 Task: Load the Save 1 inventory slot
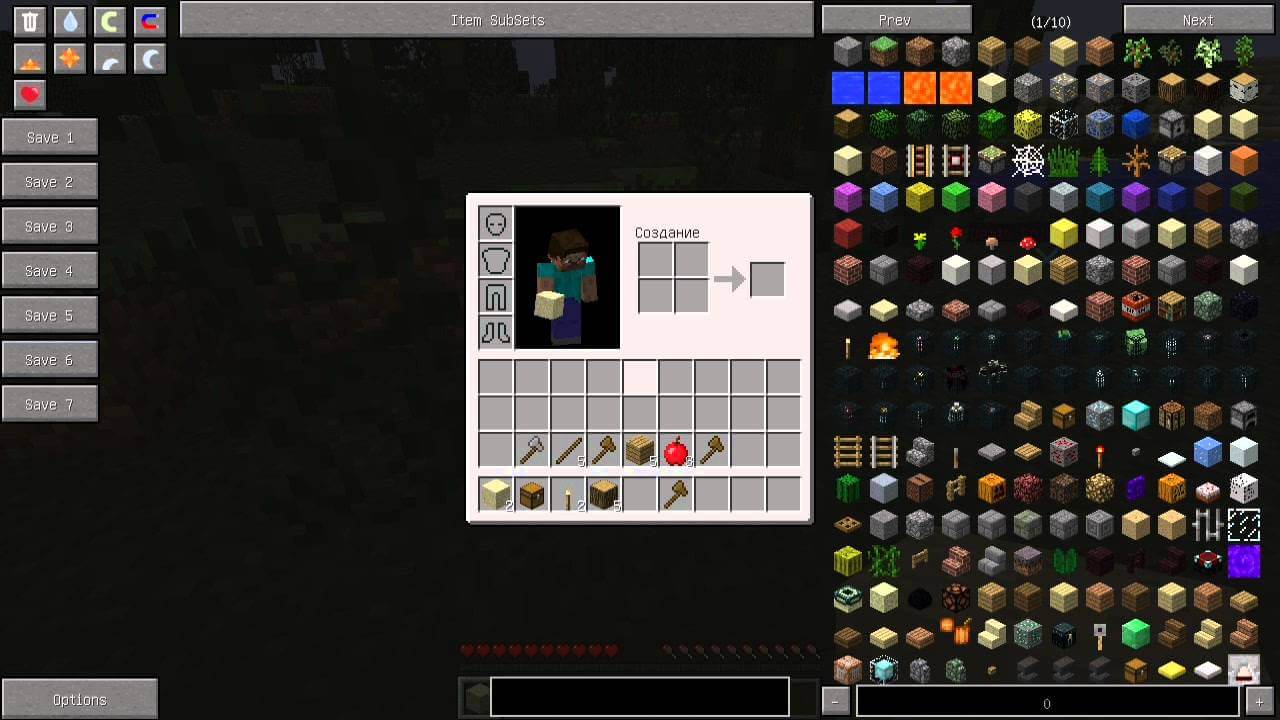click(50, 138)
